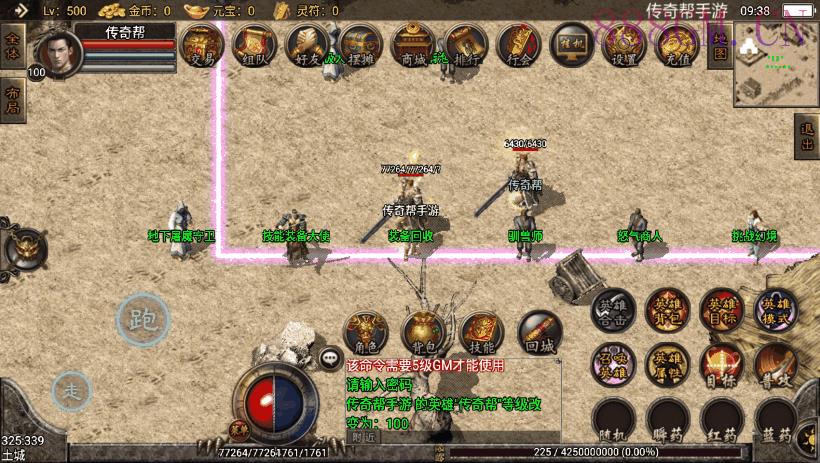Click the 地图 map tab

click(718, 46)
